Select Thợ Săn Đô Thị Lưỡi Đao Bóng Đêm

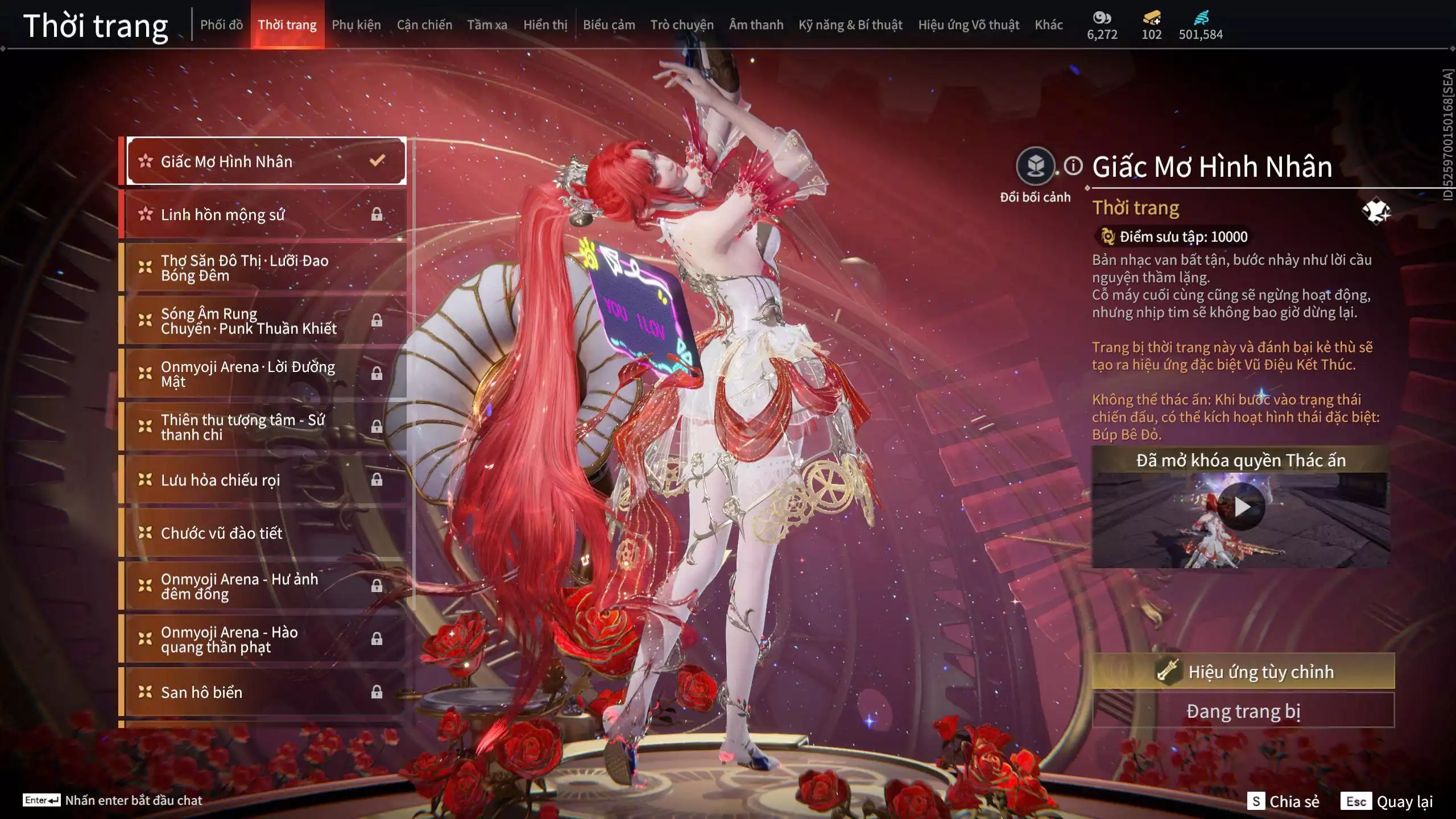pyautogui.click(x=265, y=268)
